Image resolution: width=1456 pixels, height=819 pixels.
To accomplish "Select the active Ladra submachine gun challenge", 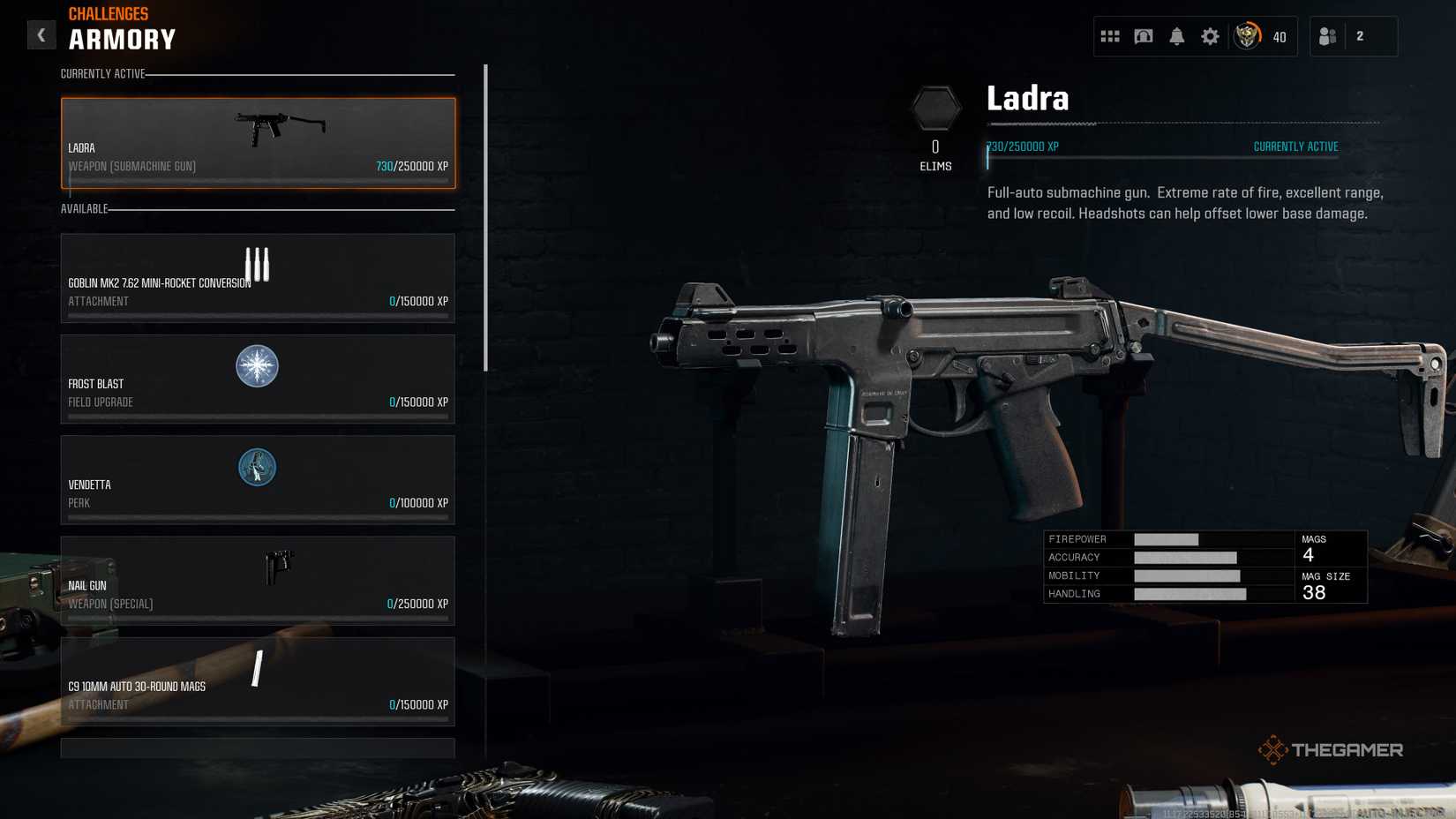I will 258,143.
